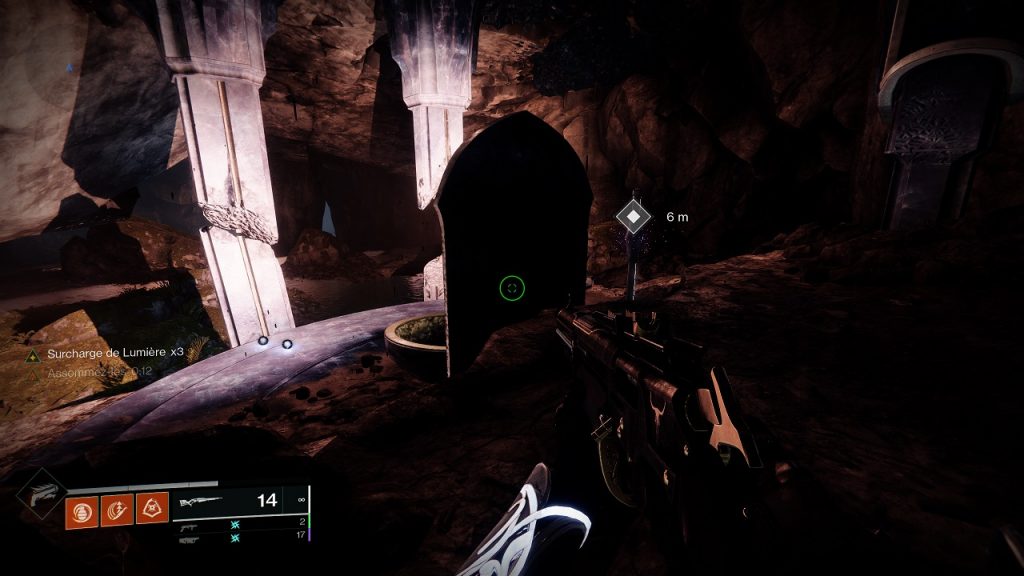Switch to the weapon with 2 ammo
The width and height of the screenshot is (1024, 576).
190,523
